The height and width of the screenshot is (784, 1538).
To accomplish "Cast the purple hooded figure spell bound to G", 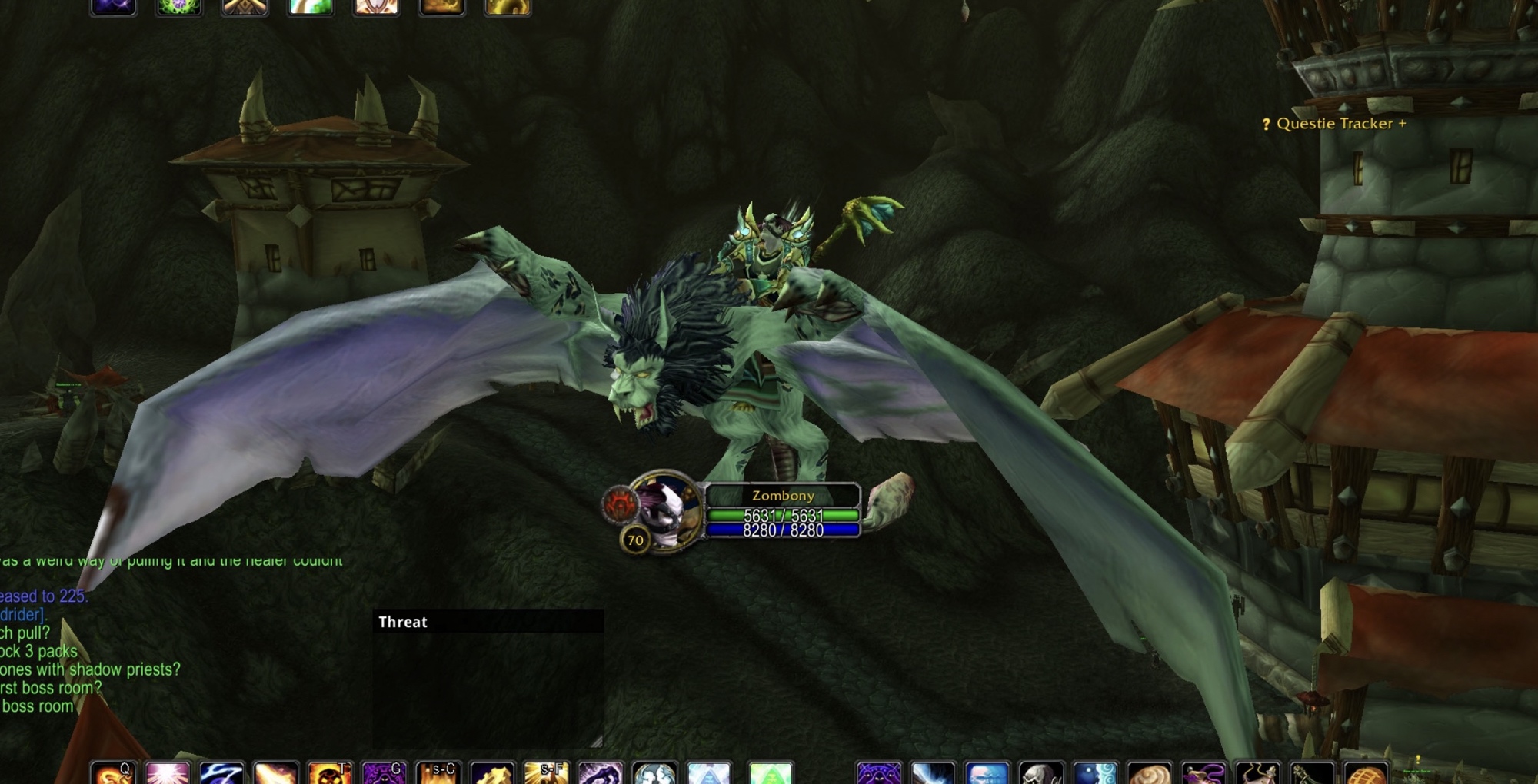I will point(384,773).
